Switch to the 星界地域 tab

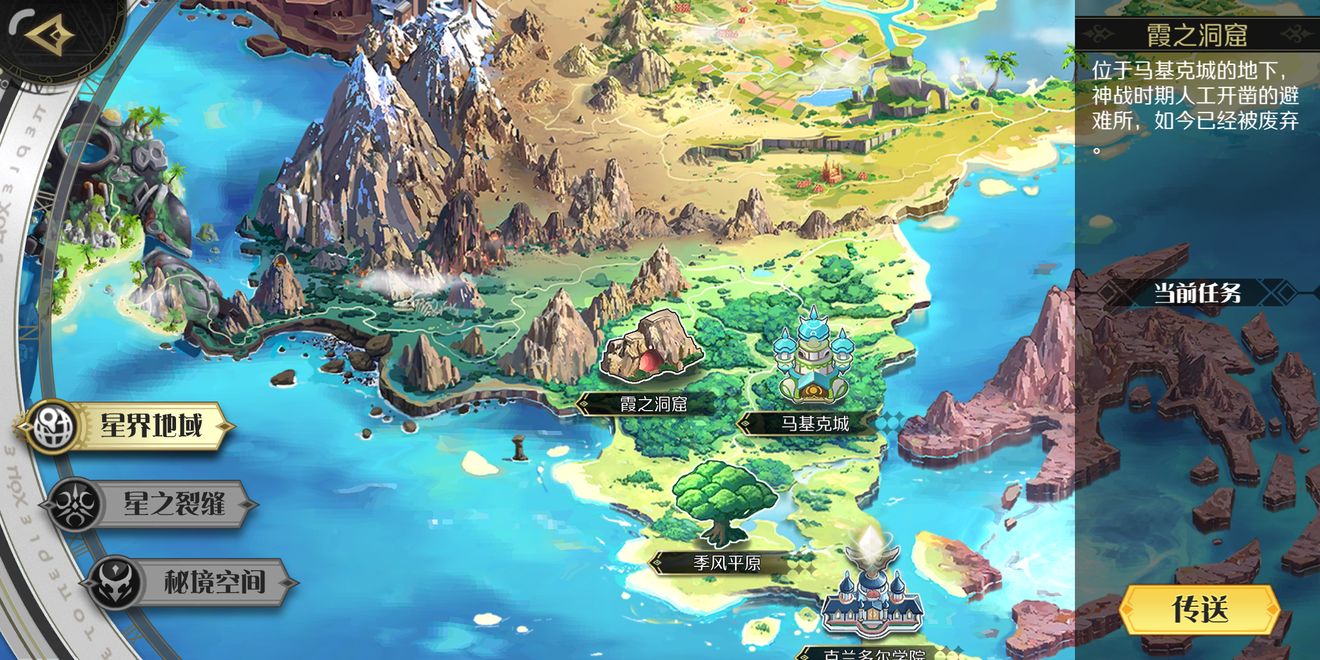pos(127,427)
